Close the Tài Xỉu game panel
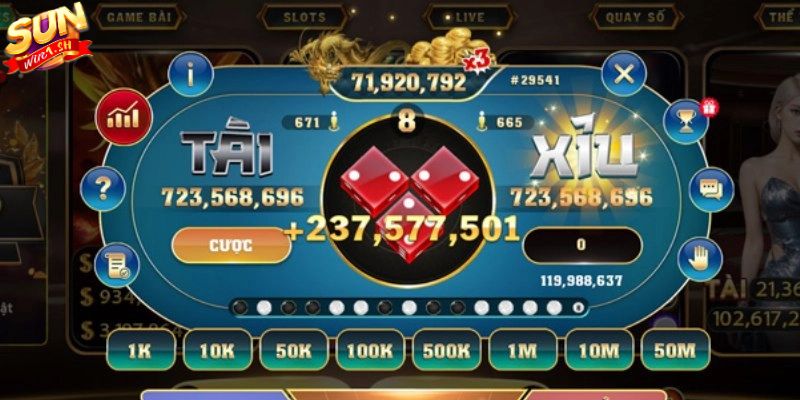 pos(624,73)
